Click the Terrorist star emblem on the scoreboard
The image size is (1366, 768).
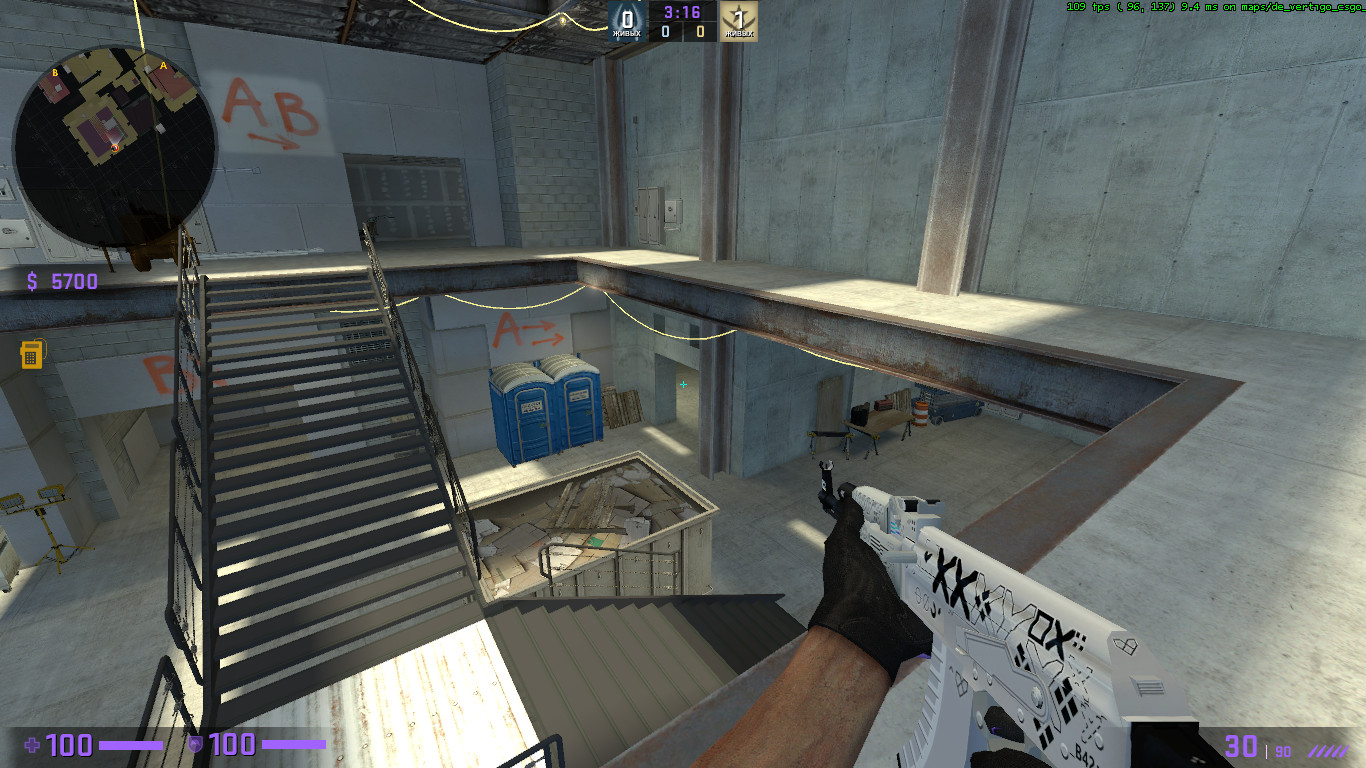click(x=739, y=17)
